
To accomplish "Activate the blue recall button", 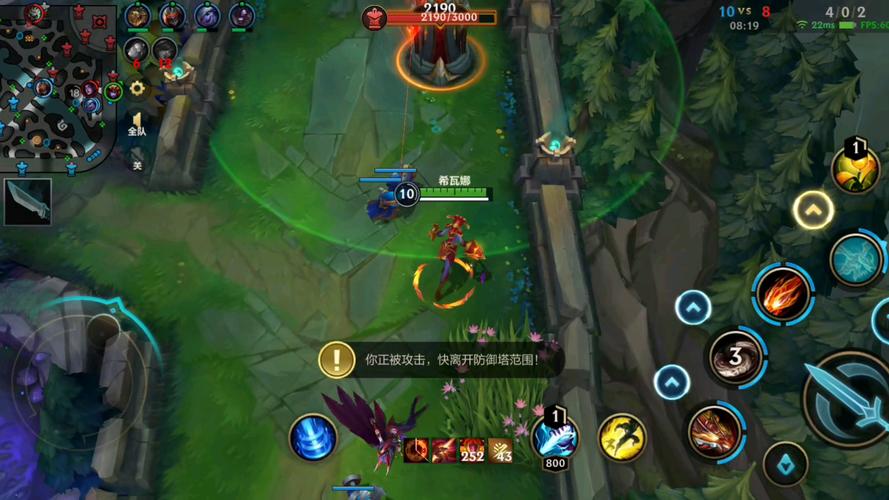I will click(312, 438).
